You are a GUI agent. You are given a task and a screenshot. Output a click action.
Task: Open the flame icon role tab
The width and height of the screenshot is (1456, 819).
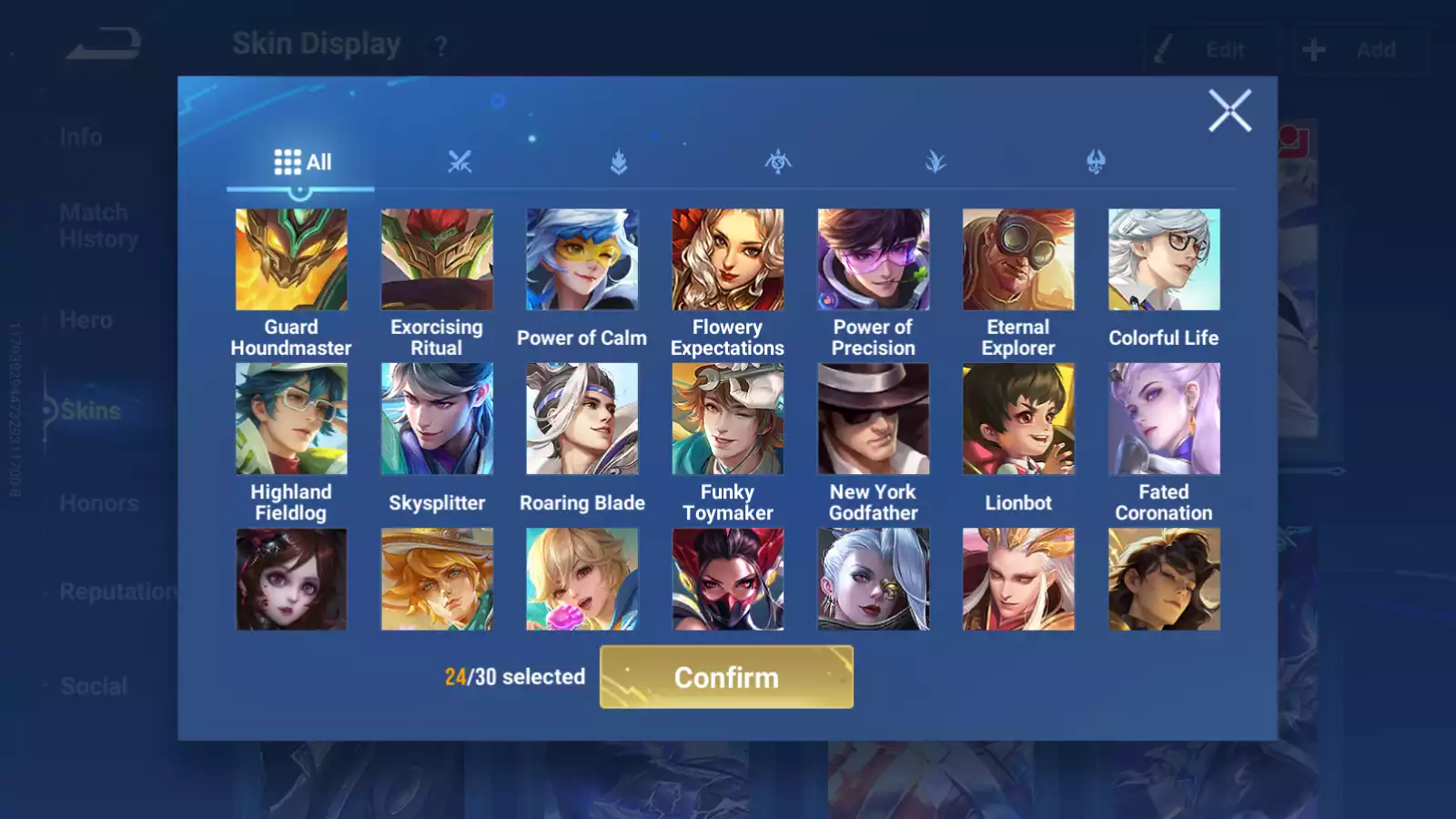pyautogui.click(x=619, y=162)
